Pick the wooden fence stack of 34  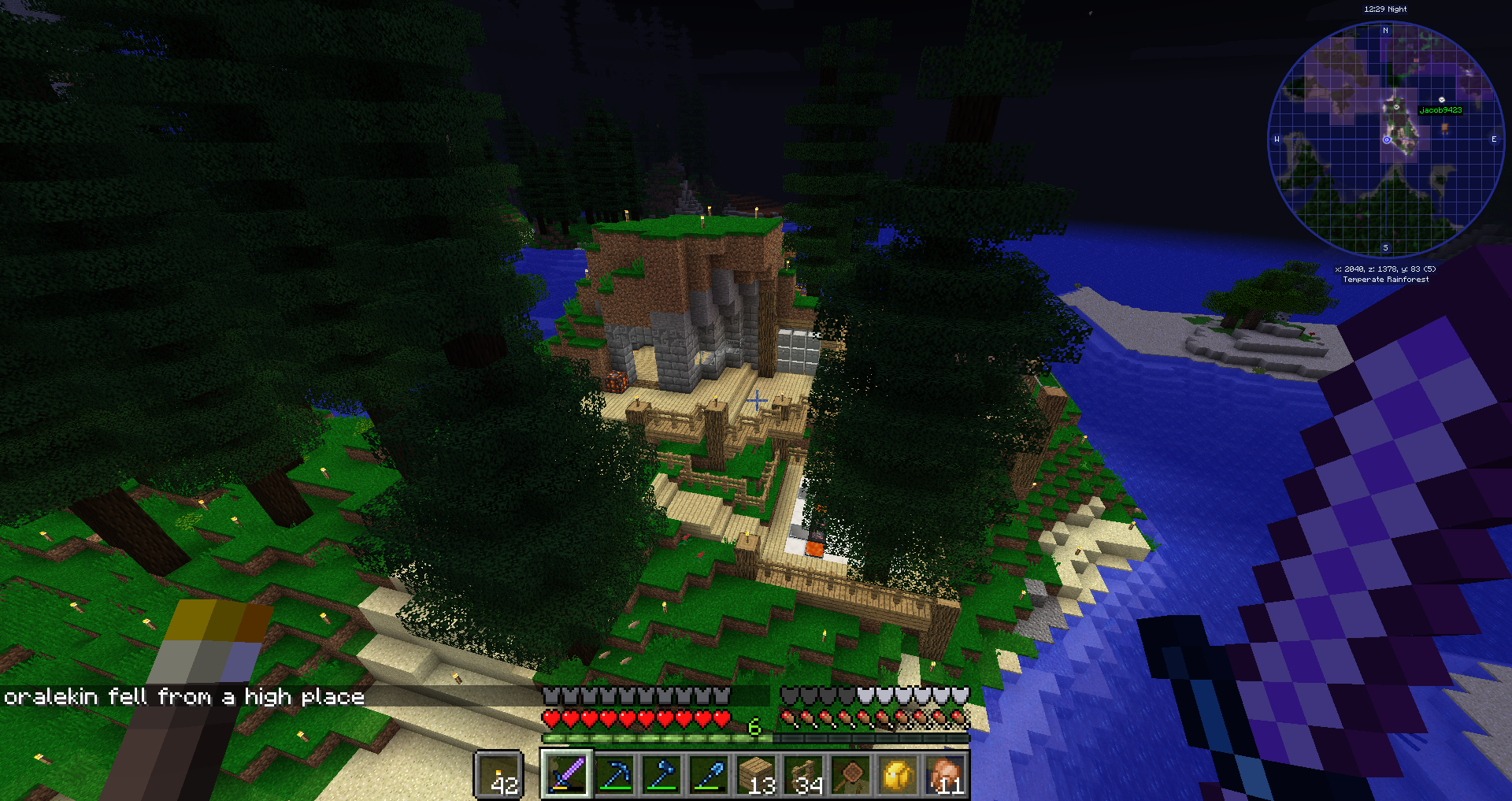(804, 775)
